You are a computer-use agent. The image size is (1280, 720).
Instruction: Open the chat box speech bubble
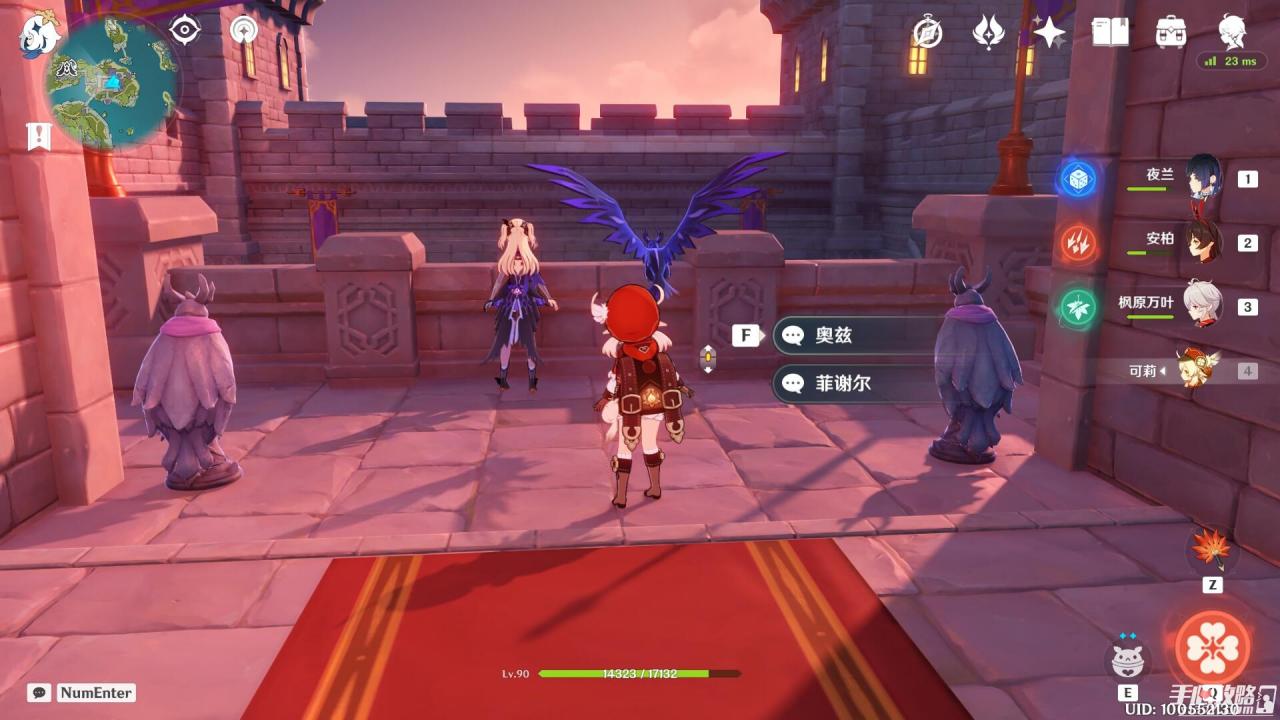[39, 692]
